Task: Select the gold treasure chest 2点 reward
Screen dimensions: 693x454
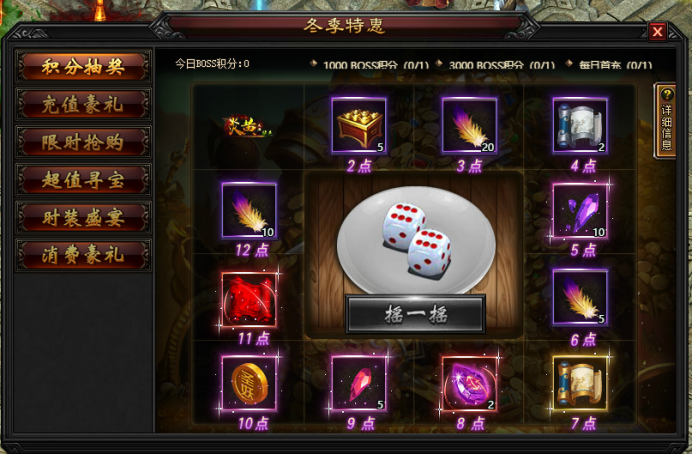Action: coord(359,125)
